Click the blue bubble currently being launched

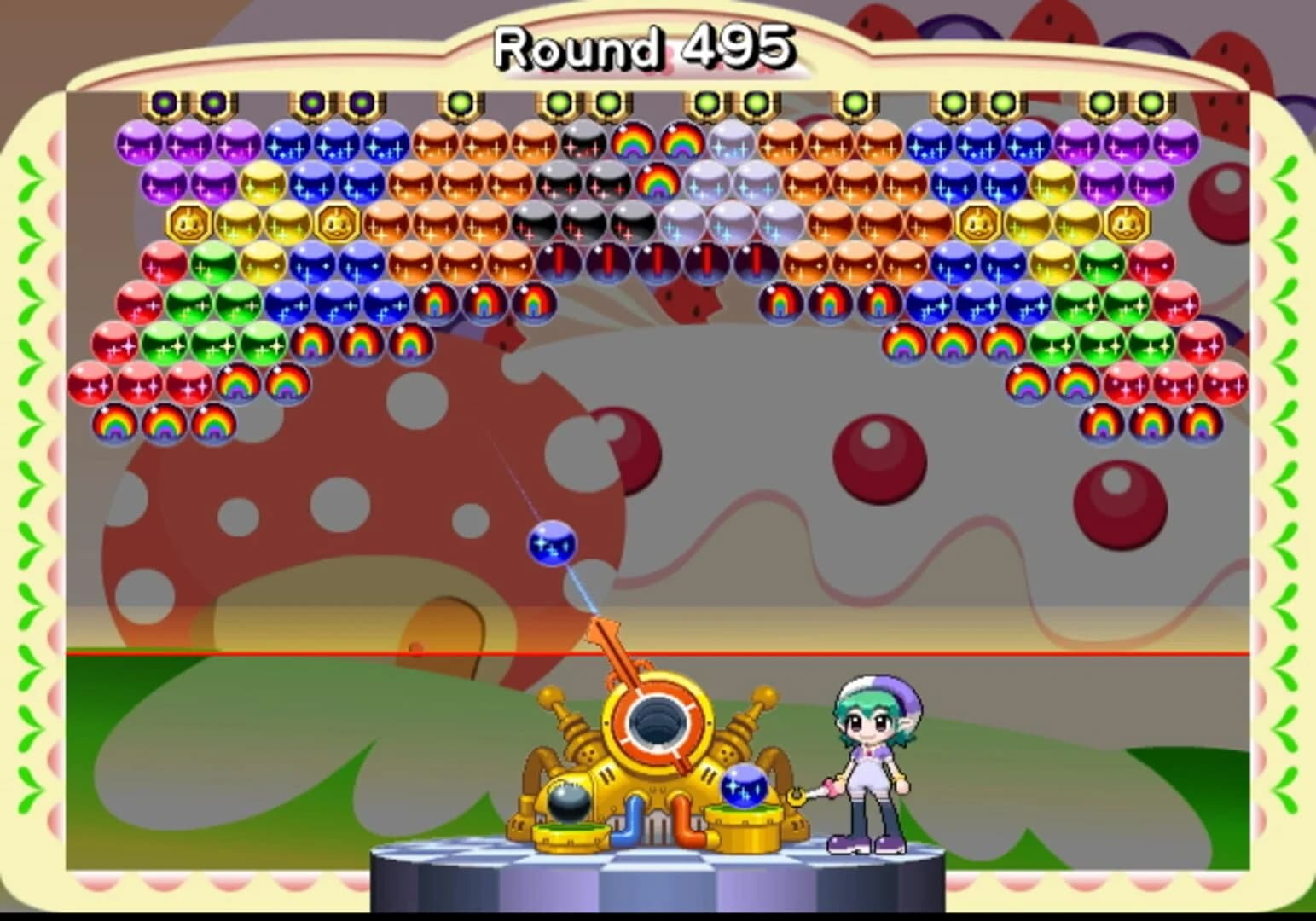pos(553,543)
